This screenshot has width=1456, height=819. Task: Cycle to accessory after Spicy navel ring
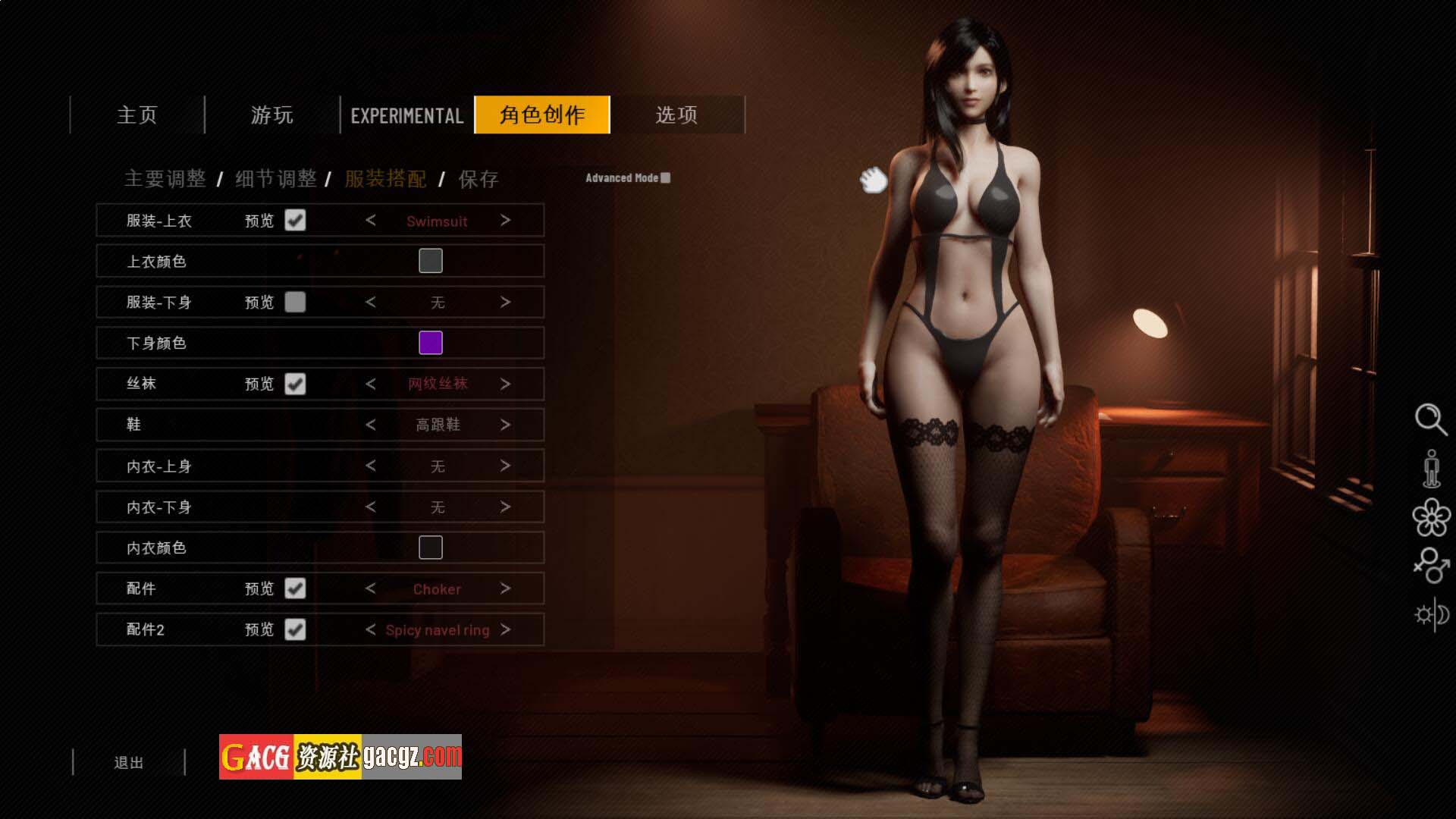tap(506, 629)
